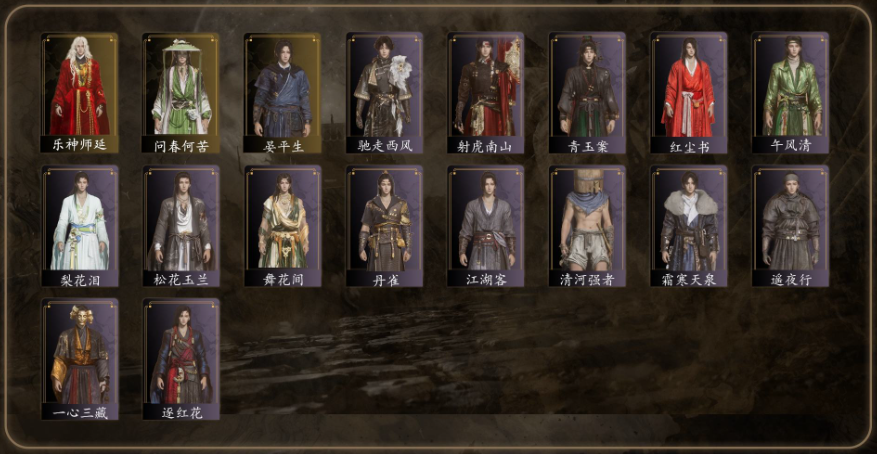Select the 红尘书 red outfit card
Viewport: 877px width, 454px height.
pos(689,93)
